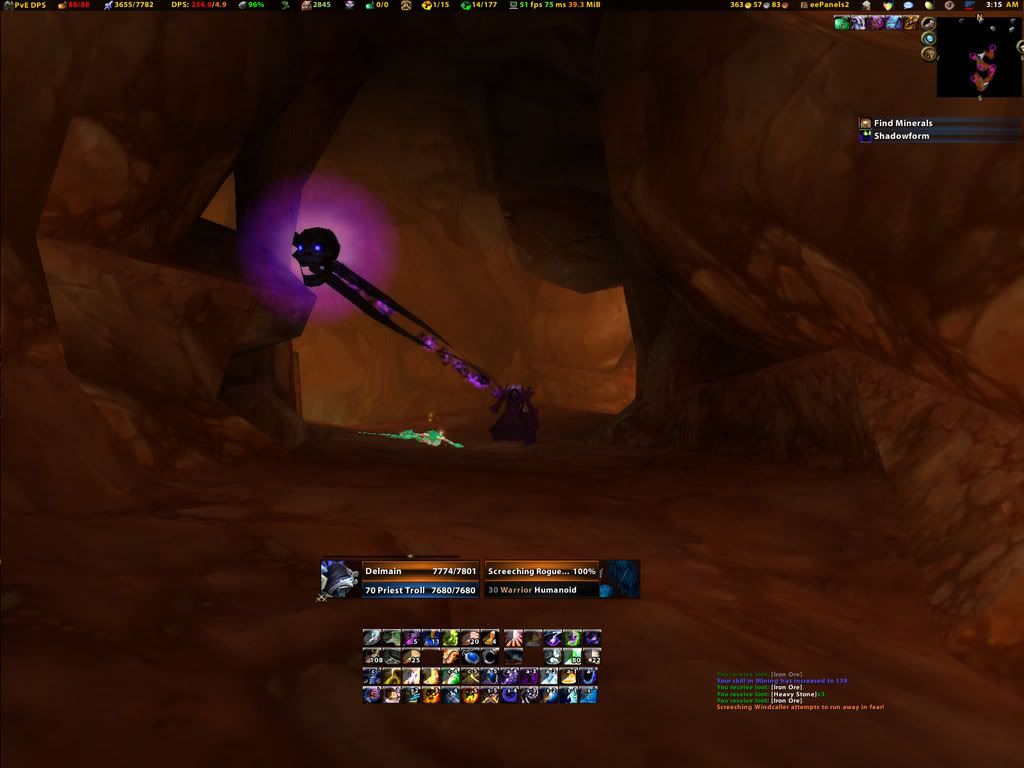This screenshot has width=1024, height=768.
Task: Click the speech bubble chat icon
Action: [908, 5]
